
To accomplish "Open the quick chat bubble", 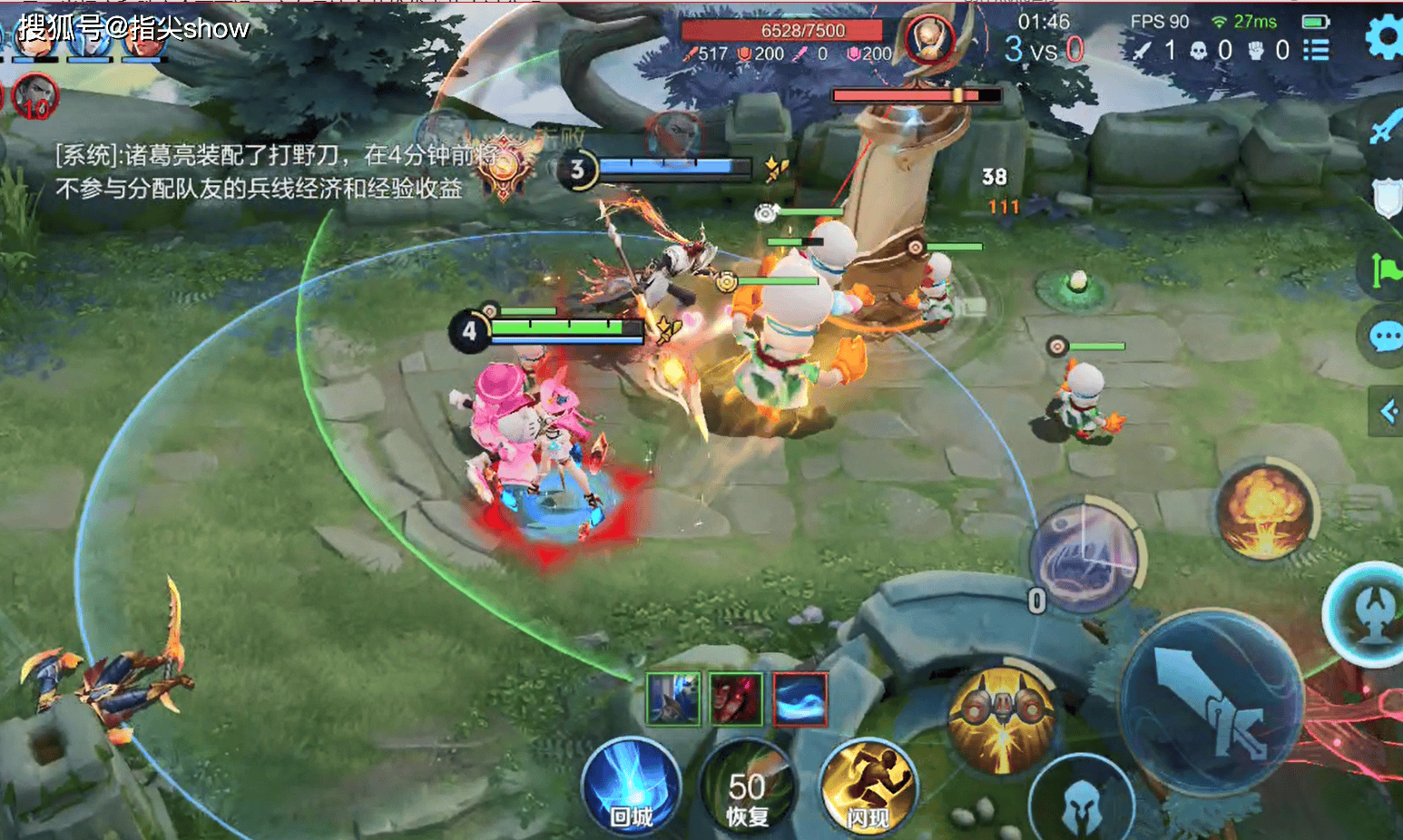I will click(x=1386, y=338).
